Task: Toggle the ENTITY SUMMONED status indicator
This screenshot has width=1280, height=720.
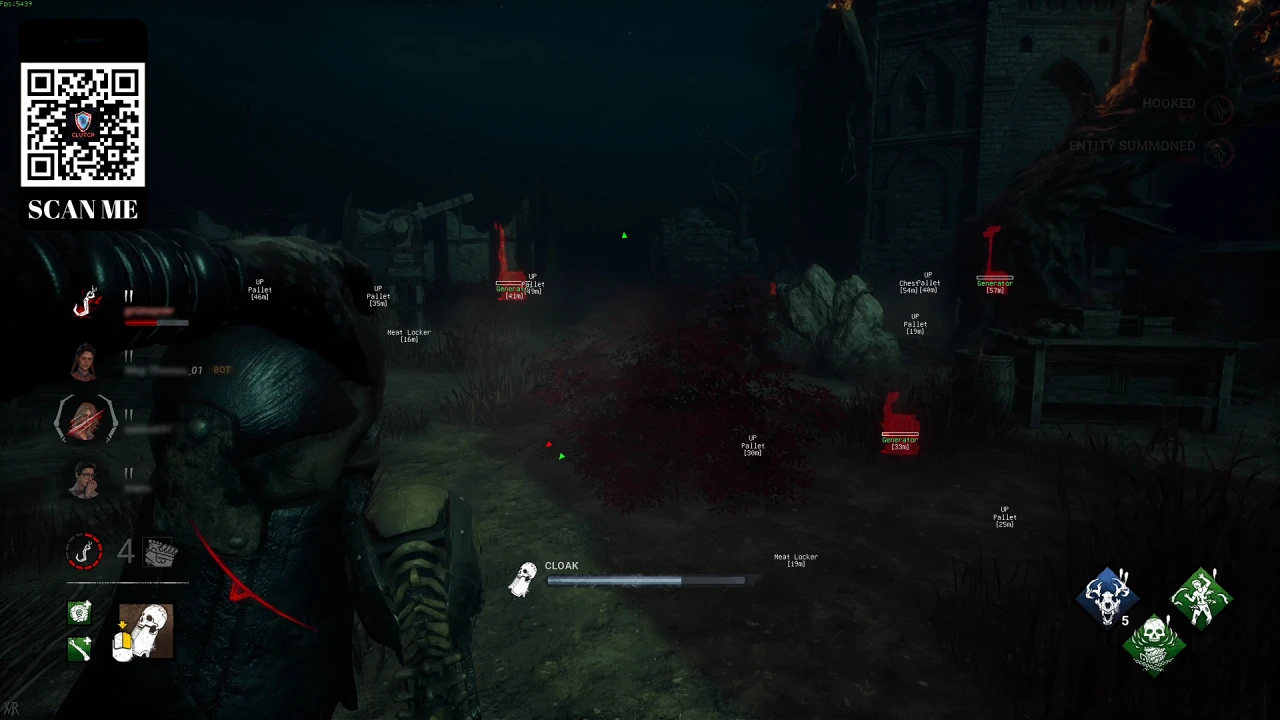Action: pos(1220,153)
